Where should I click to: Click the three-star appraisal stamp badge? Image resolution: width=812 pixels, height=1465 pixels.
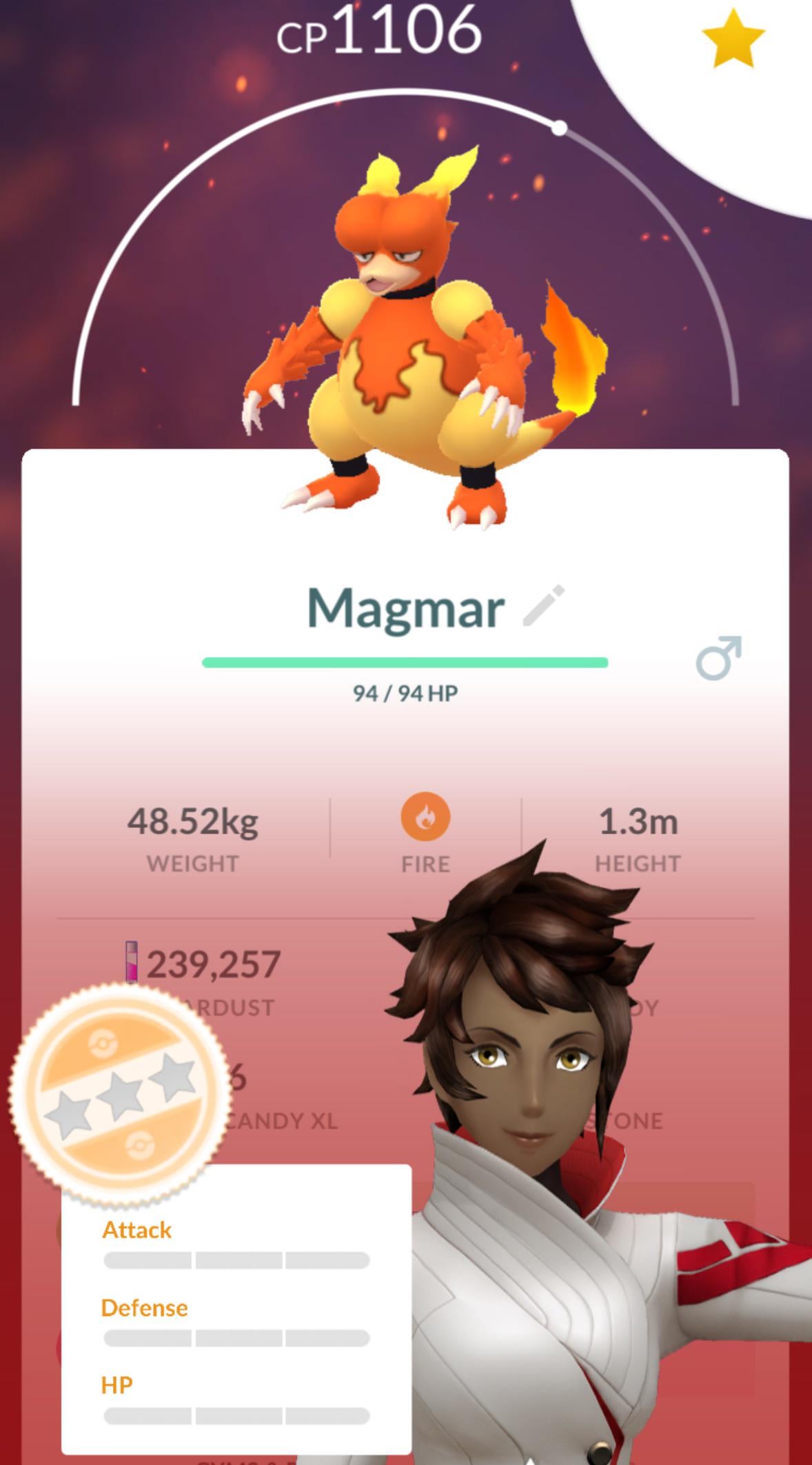tap(120, 1094)
